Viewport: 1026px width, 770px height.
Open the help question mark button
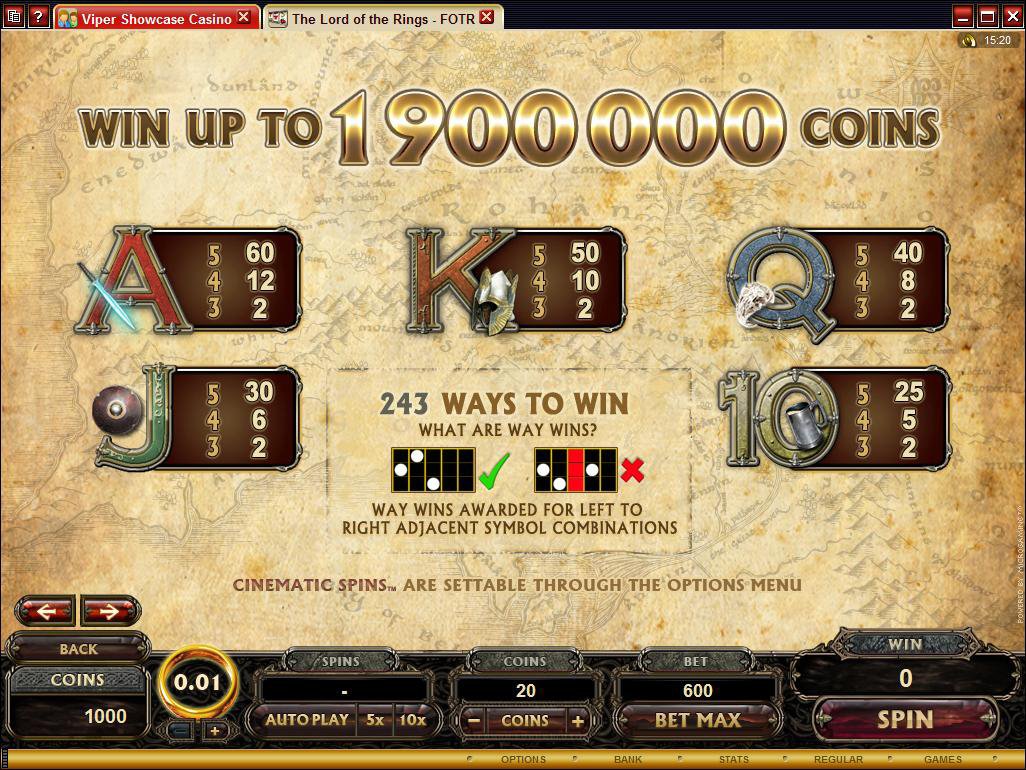(x=38, y=17)
